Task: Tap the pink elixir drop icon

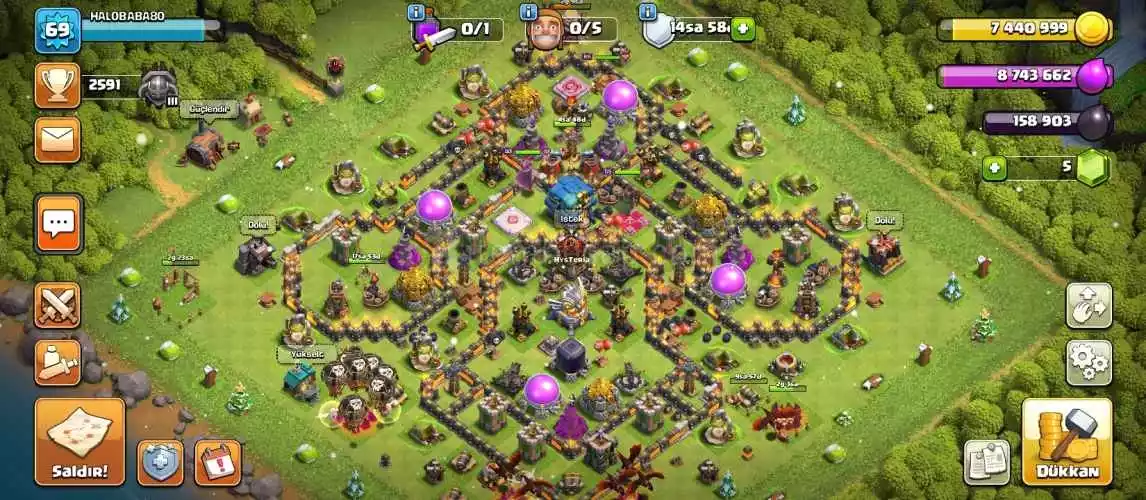Action: pos(1093,74)
